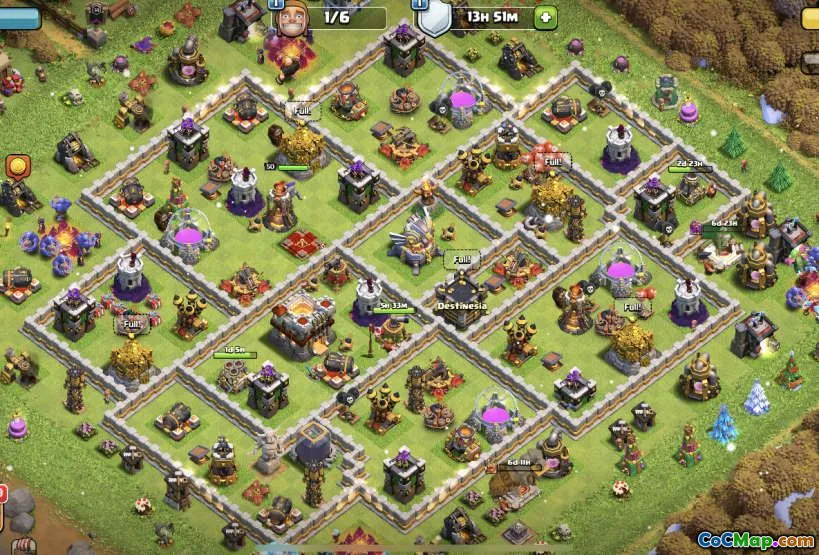Viewport: 819px width, 555px height.
Task: Select the shield icon in the top bar
Action: 434,17
